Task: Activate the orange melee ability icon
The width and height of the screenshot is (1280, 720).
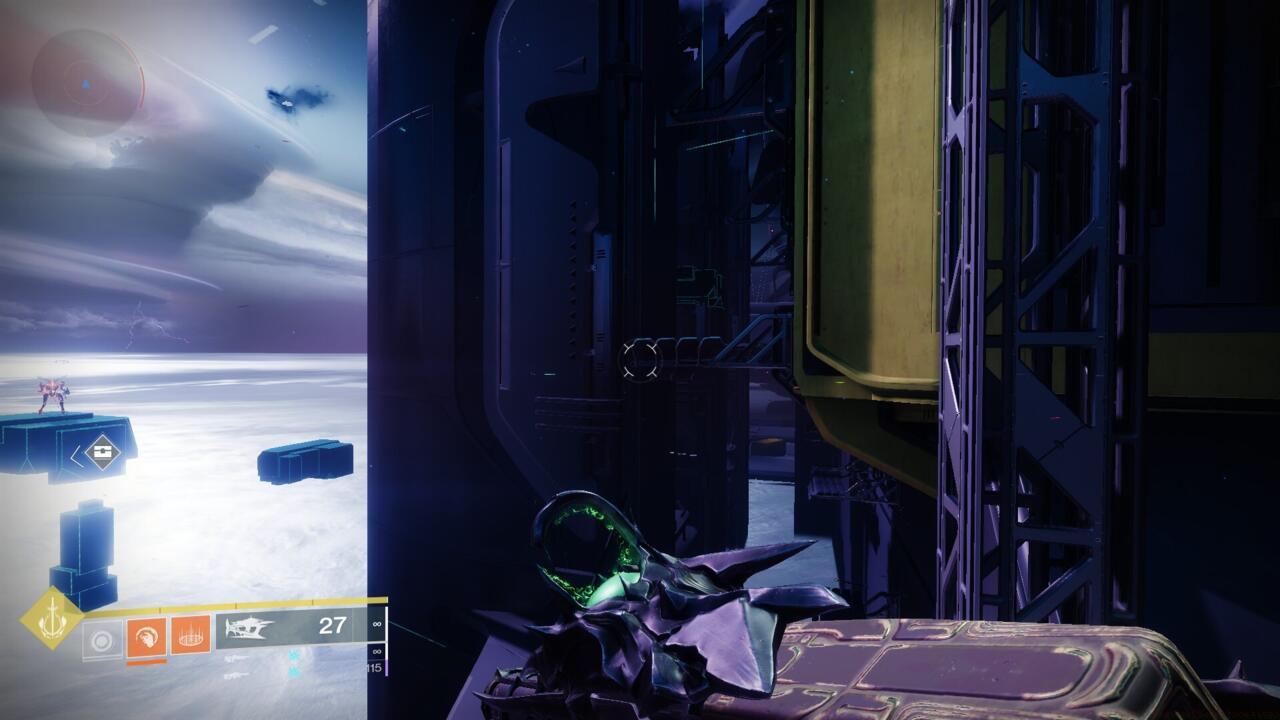Action: pos(146,636)
